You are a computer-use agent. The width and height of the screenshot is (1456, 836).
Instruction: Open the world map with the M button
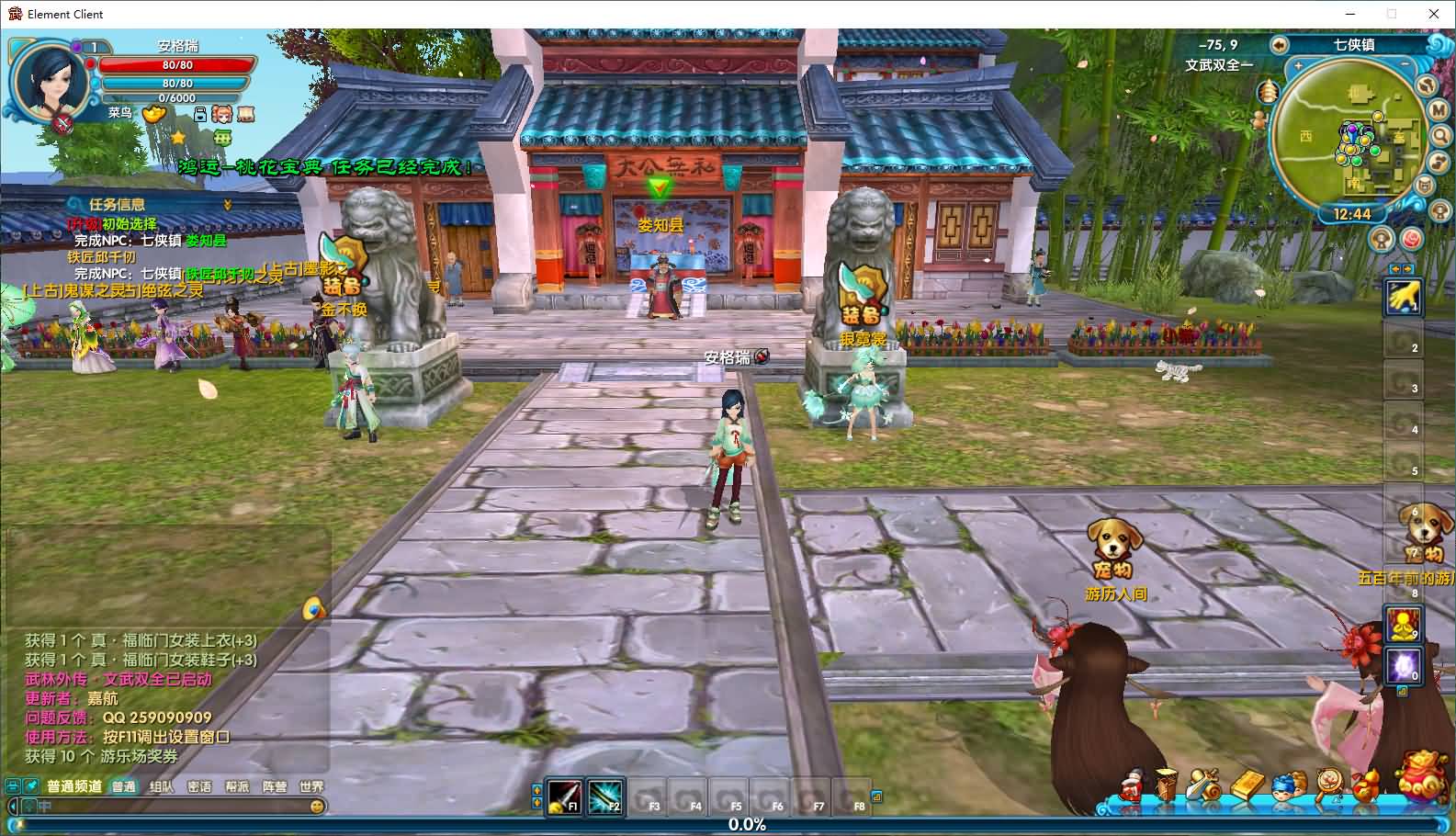(x=1439, y=110)
